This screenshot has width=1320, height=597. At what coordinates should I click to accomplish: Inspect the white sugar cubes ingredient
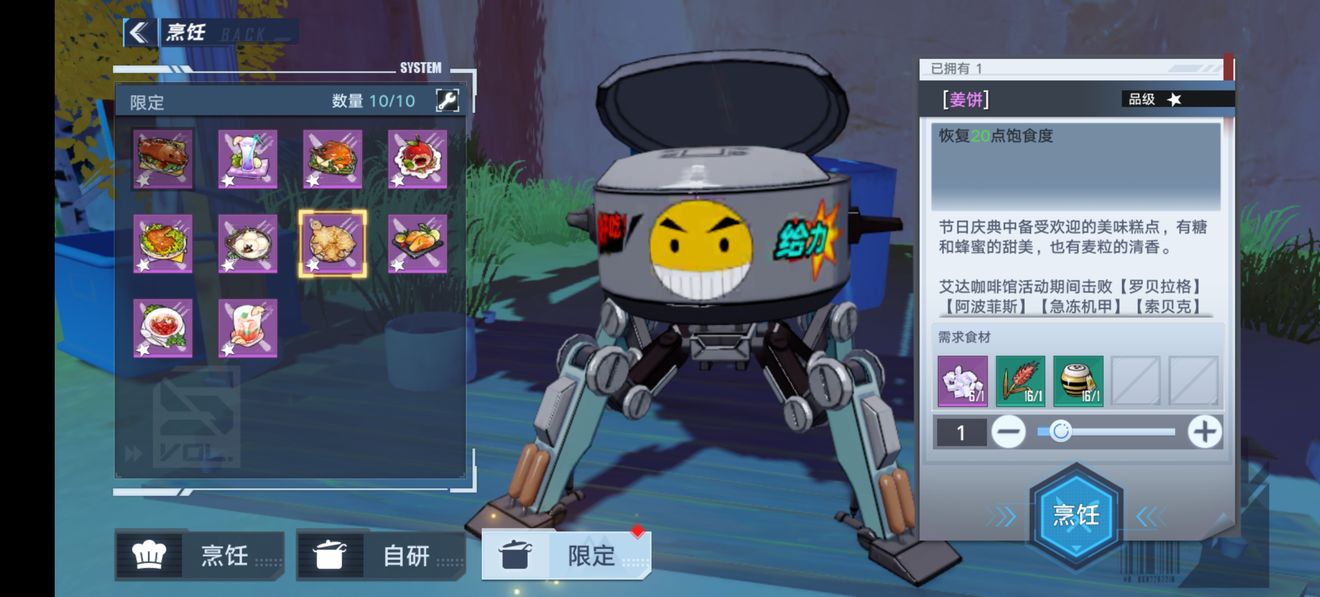tap(963, 381)
